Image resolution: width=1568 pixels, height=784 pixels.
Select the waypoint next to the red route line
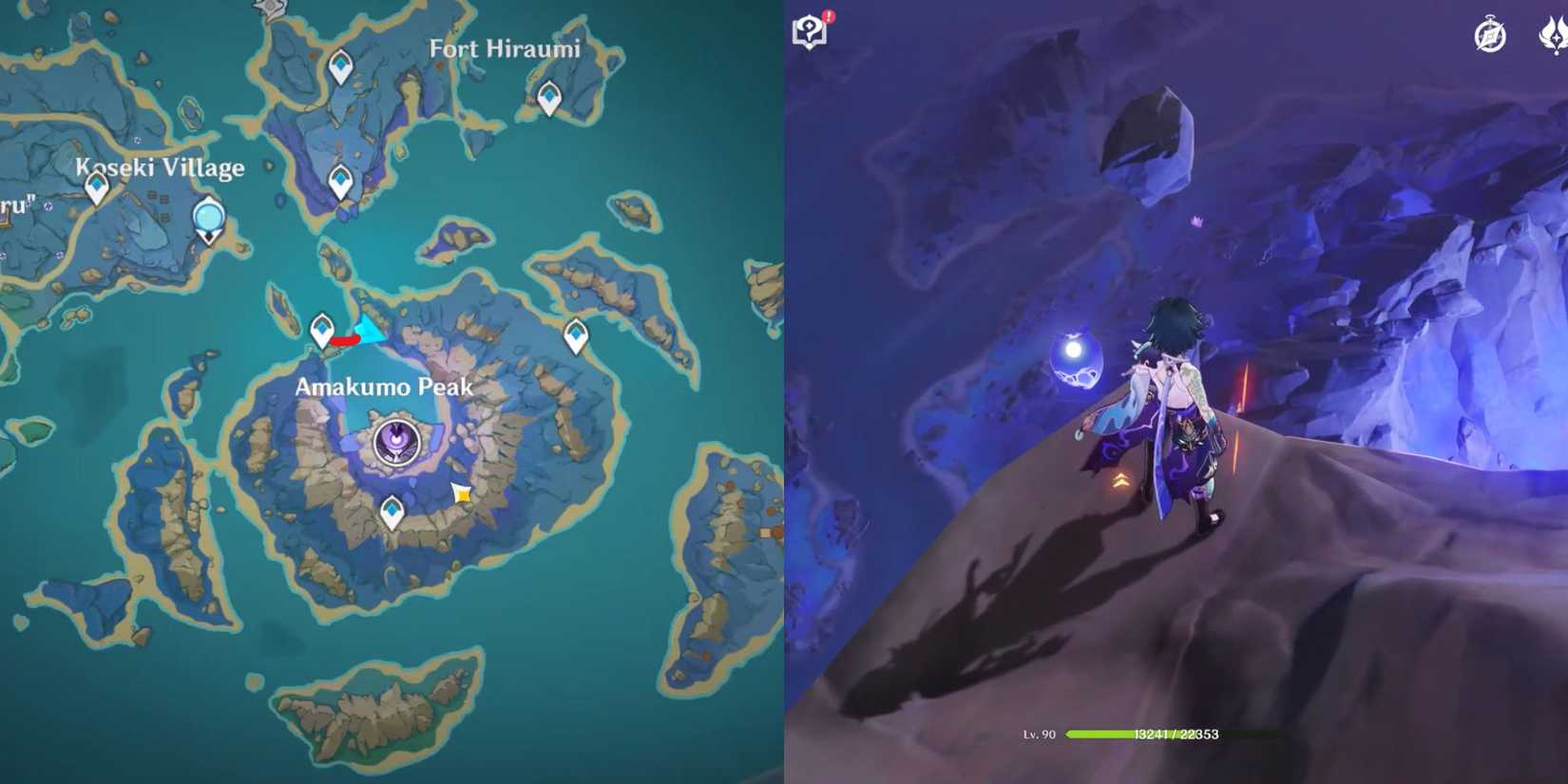point(321,328)
